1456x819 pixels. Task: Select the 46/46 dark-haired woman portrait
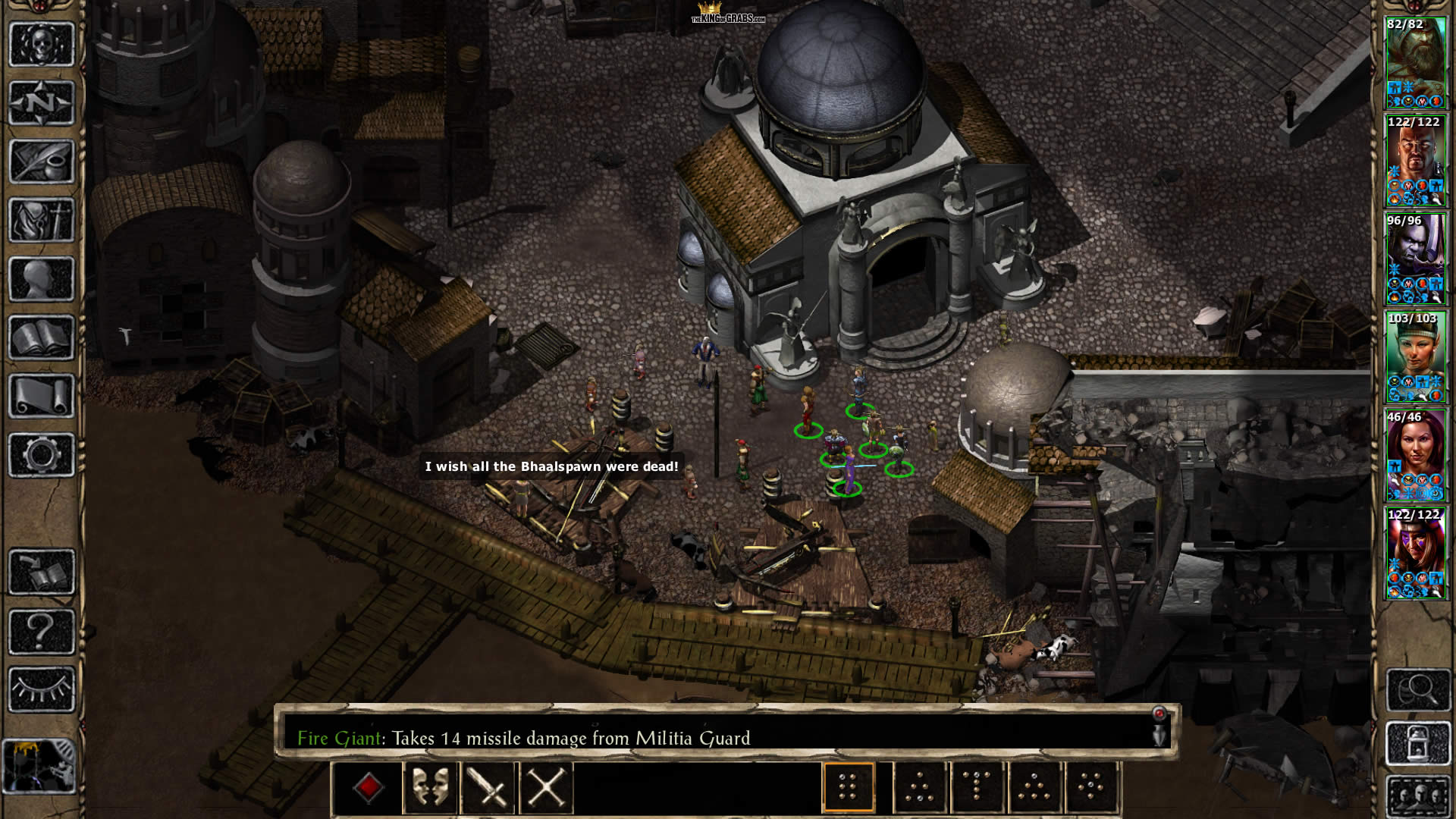tap(1415, 455)
